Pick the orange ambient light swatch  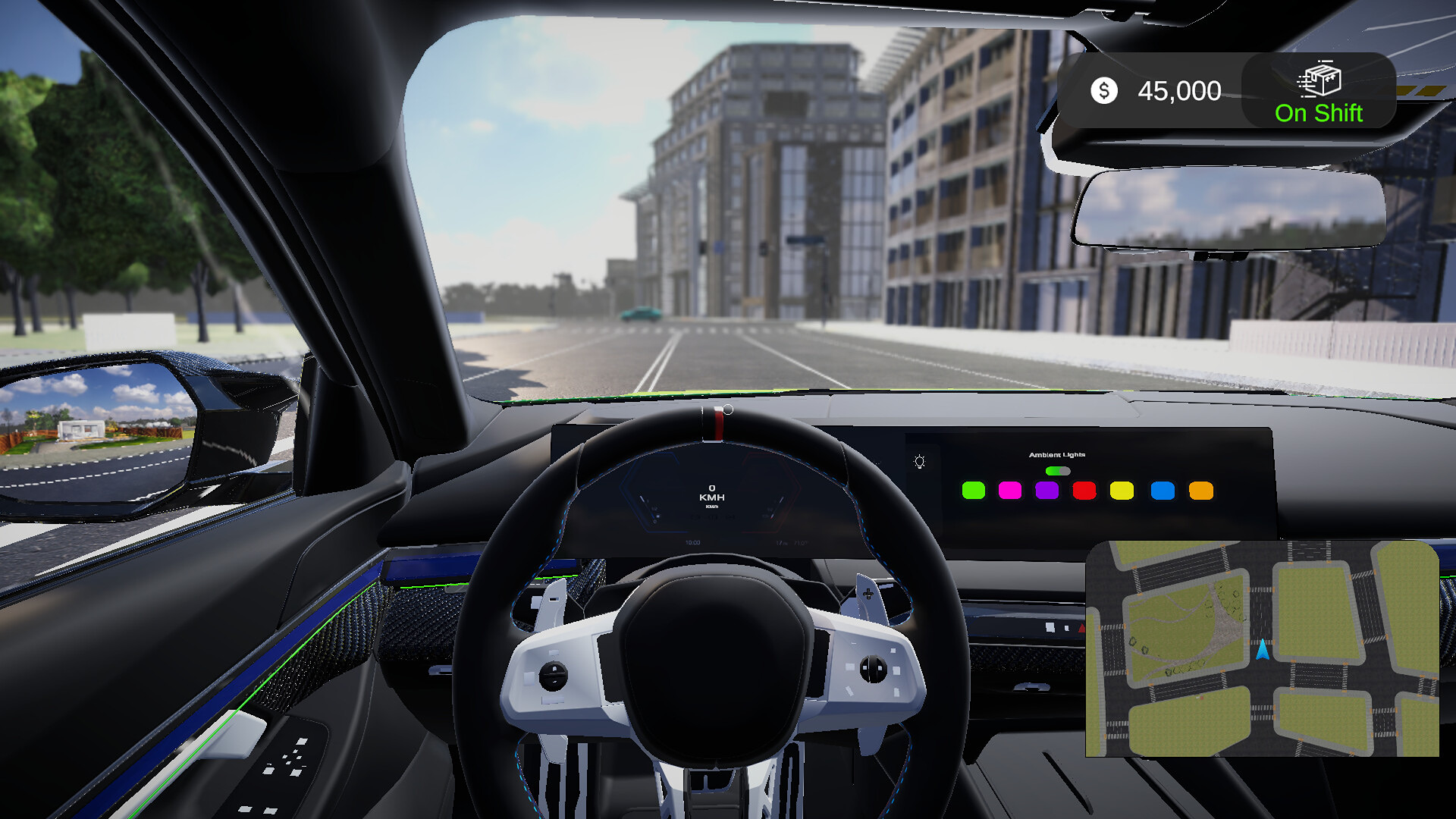point(1201,491)
